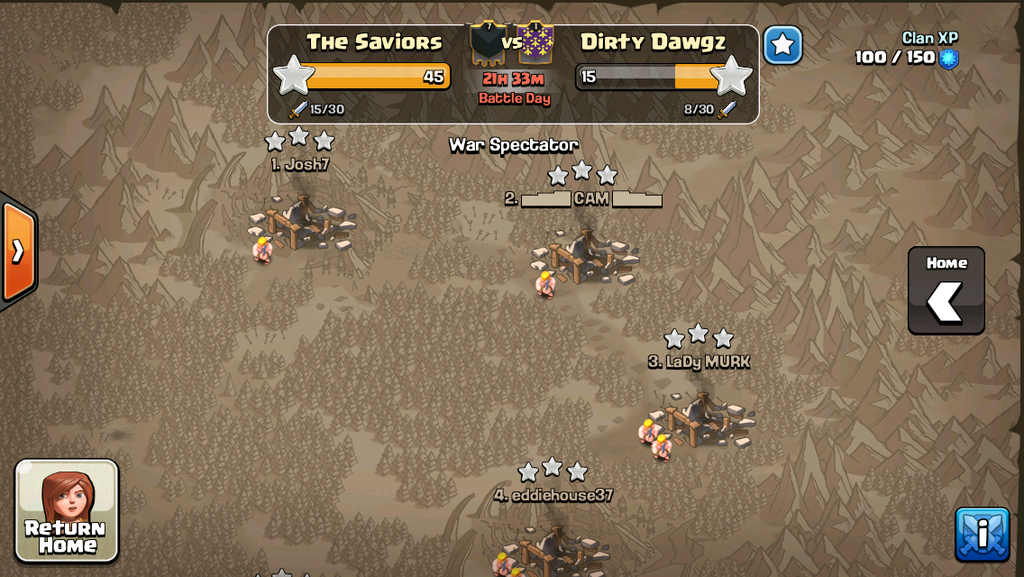
Task: Open the orange side panel arrow
Action: coord(18,251)
